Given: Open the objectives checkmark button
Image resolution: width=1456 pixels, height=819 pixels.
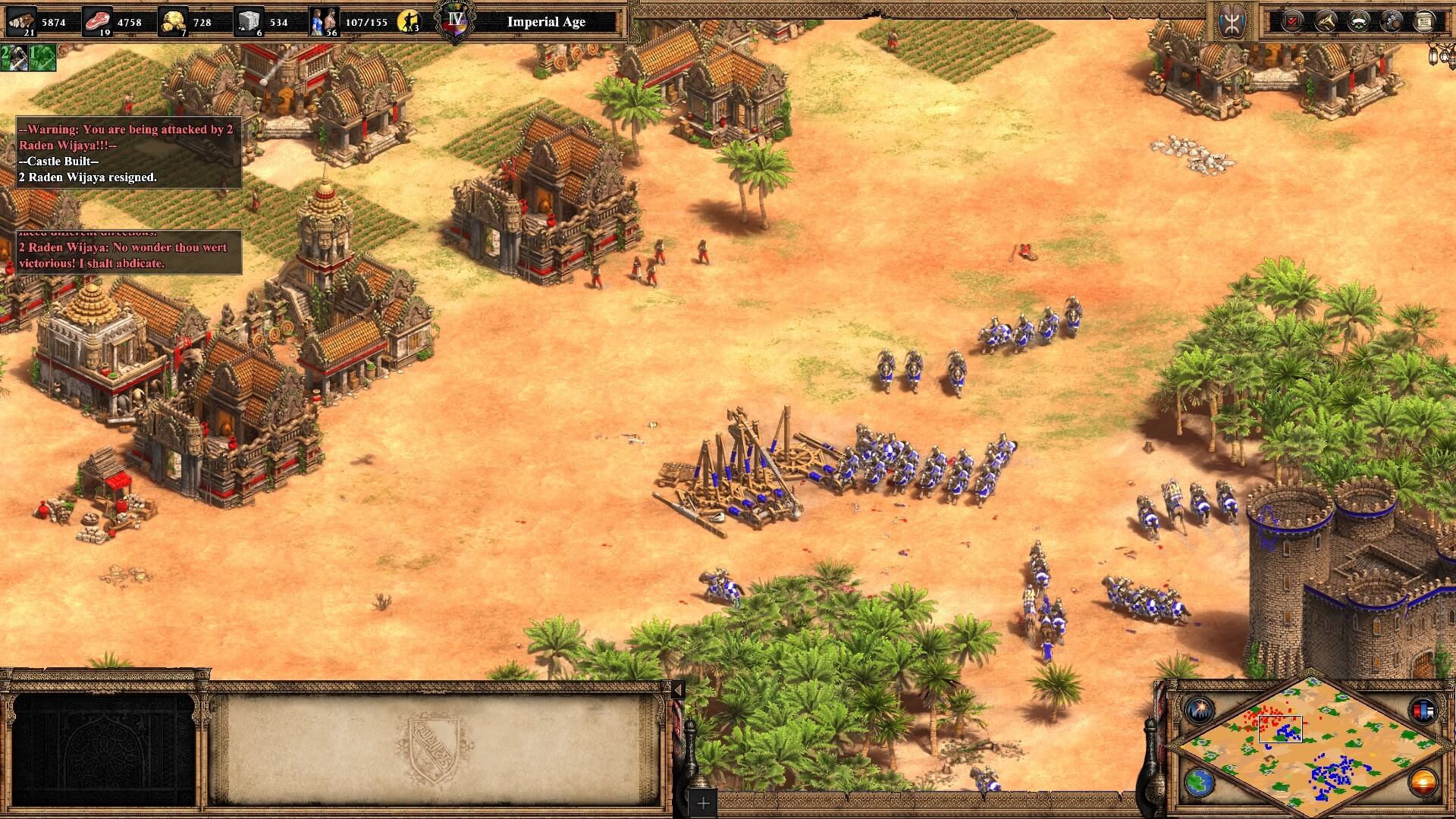Looking at the screenshot, I should [x=1292, y=21].
